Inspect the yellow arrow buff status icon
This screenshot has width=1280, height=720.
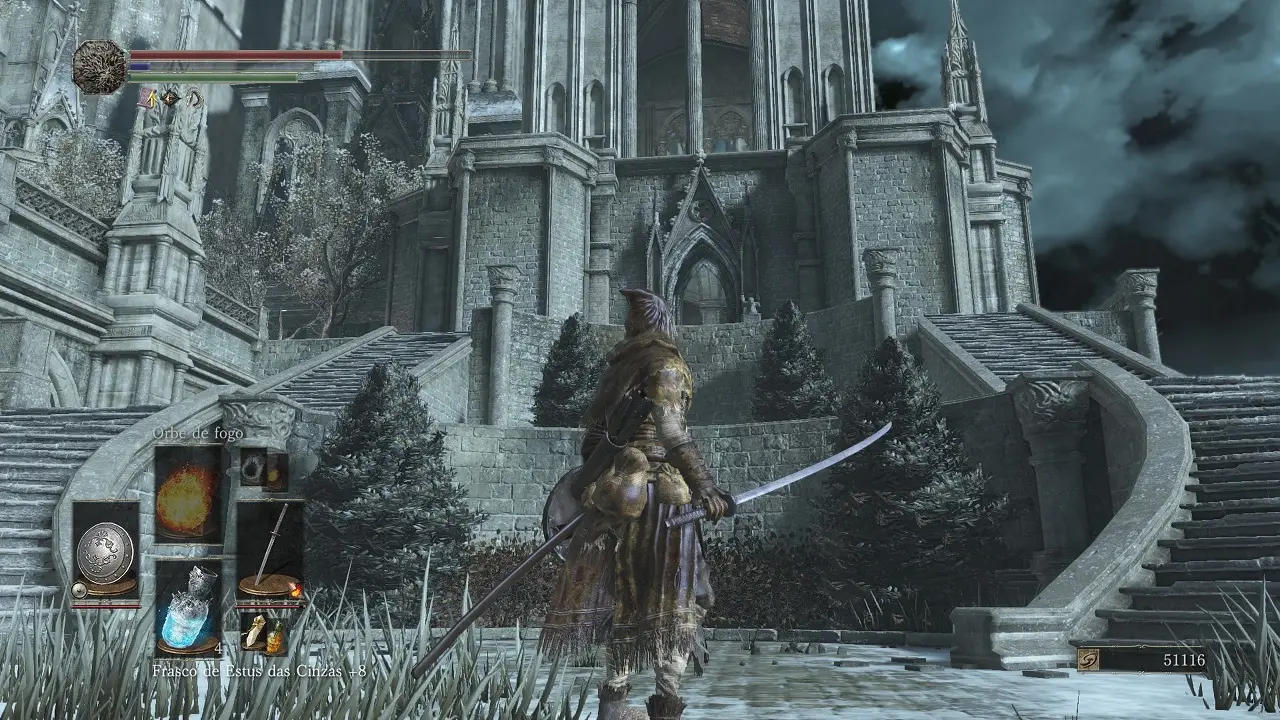point(148,97)
